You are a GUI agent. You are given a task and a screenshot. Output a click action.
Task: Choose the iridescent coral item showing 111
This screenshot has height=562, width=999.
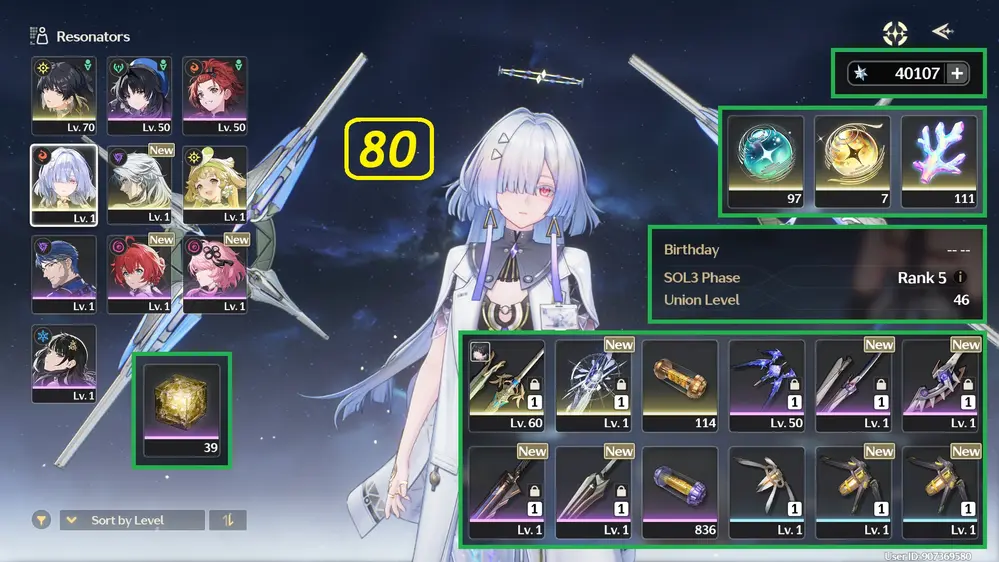click(940, 161)
